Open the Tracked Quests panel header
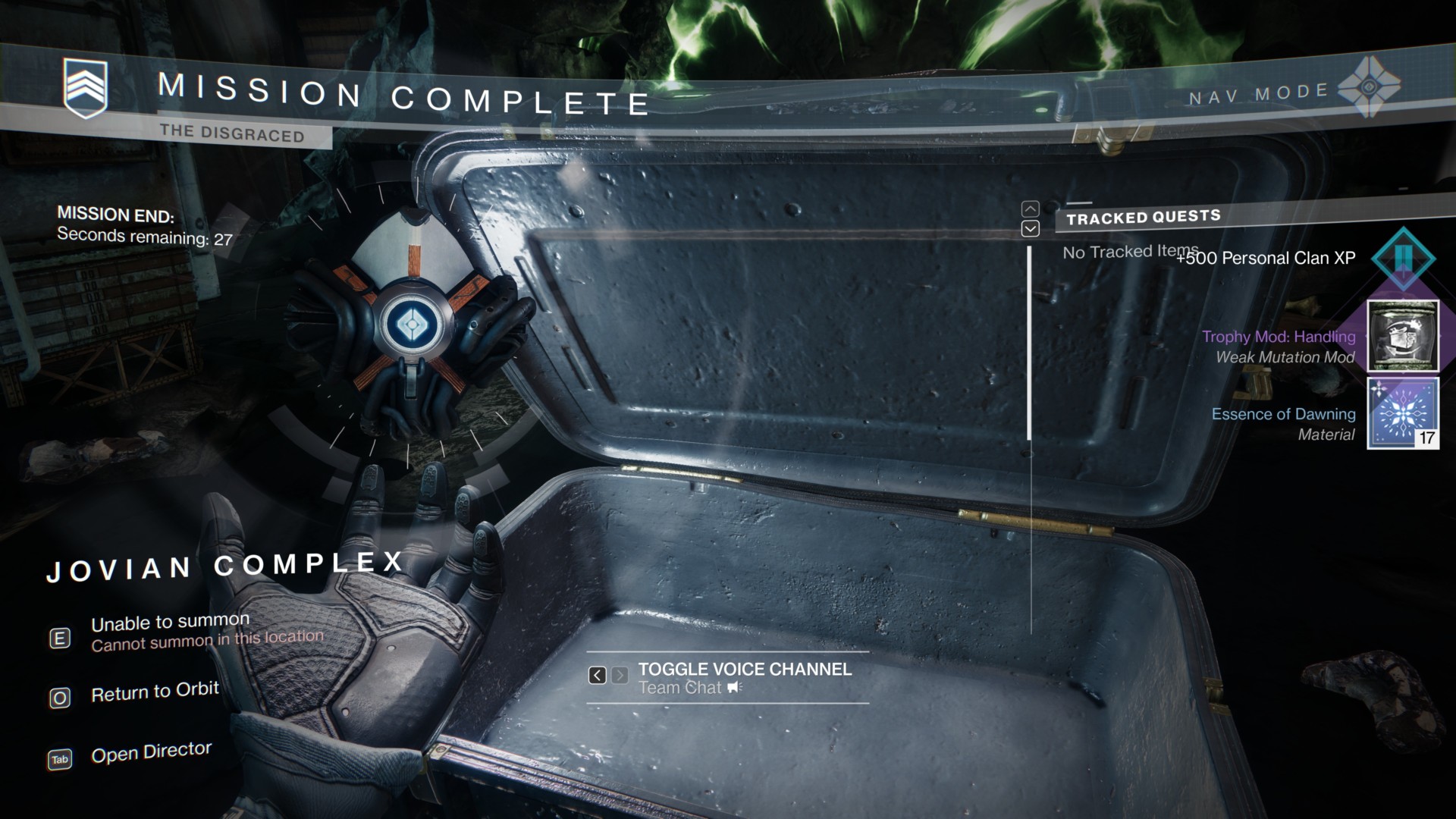Screen dimensions: 1456x819 tap(1143, 218)
